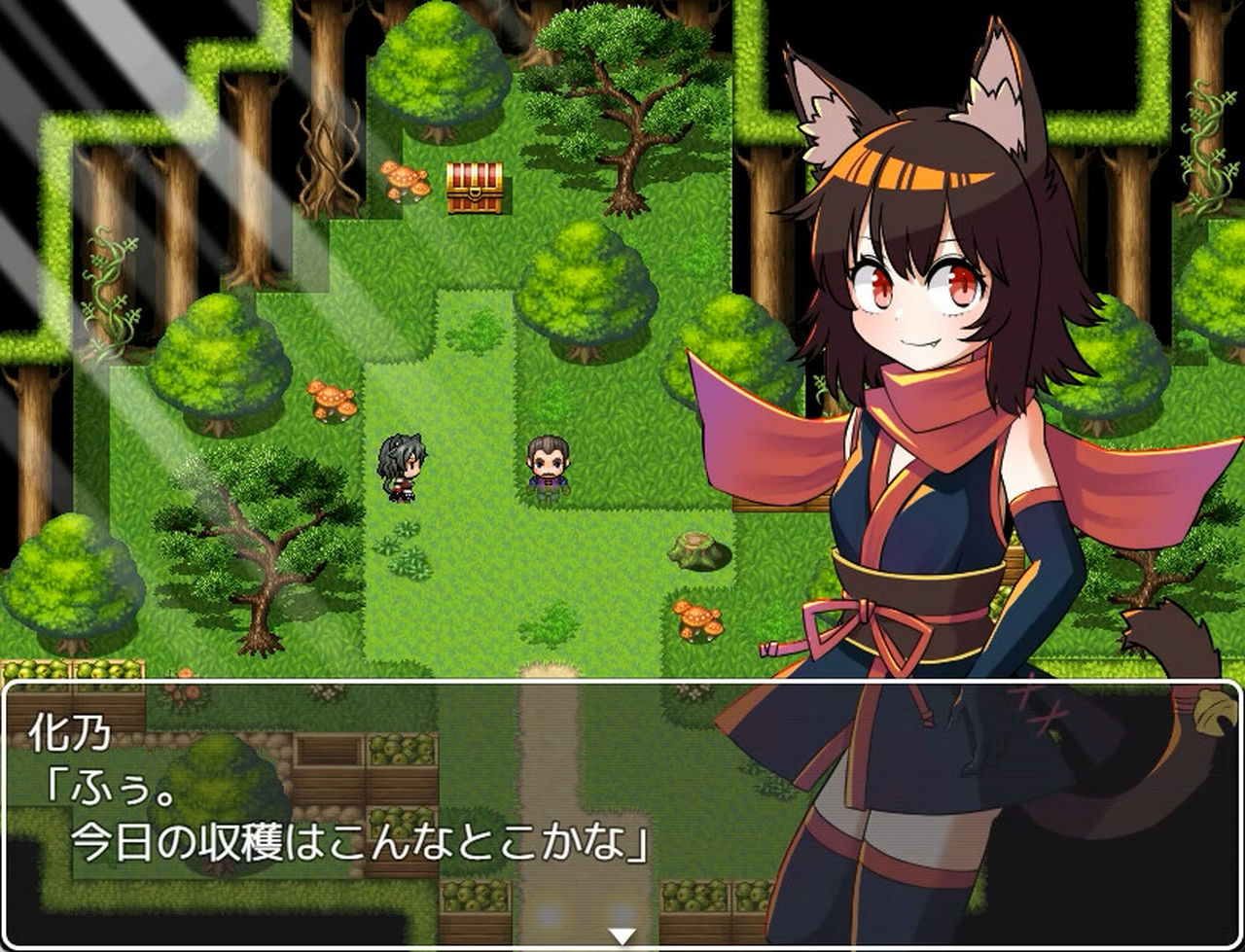Viewport: 1245px width, 952px height.
Task: Click the mushroom beside the tree stump
Action: (x=696, y=619)
